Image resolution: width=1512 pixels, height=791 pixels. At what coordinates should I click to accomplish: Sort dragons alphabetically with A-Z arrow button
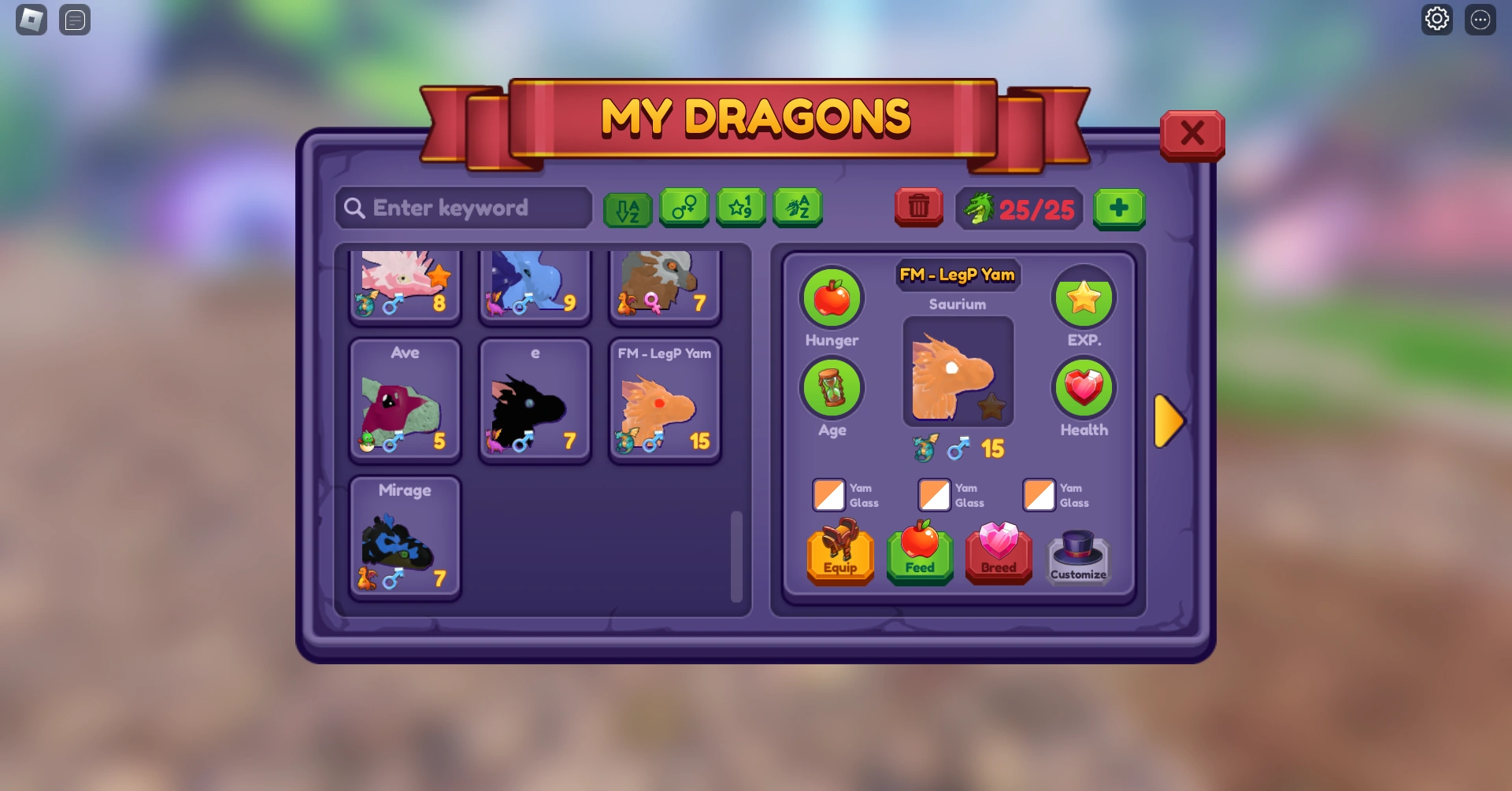pos(628,208)
